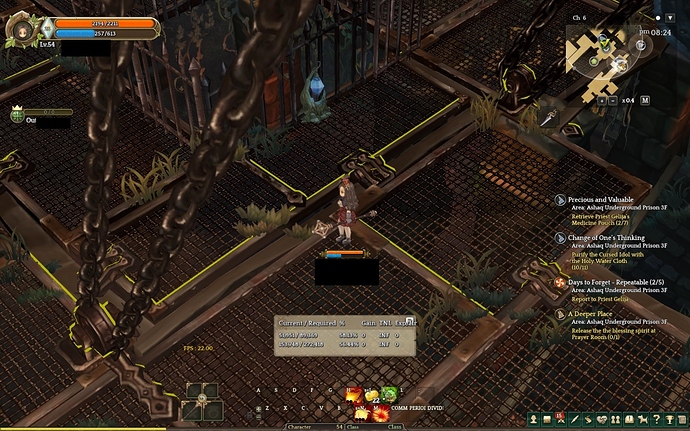Open the inventory bag menu icon
This screenshot has height=431, width=690.
(x=547, y=418)
